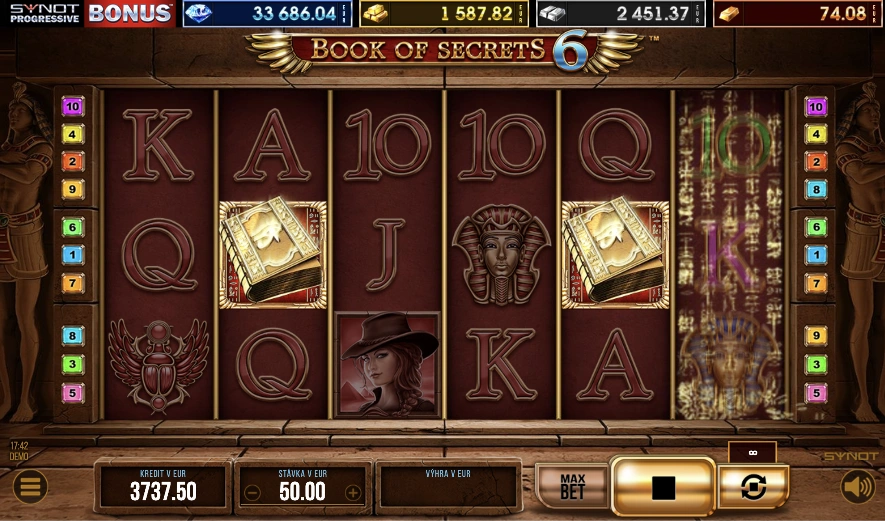Show the bronze bar jackpot details

tap(797, 14)
